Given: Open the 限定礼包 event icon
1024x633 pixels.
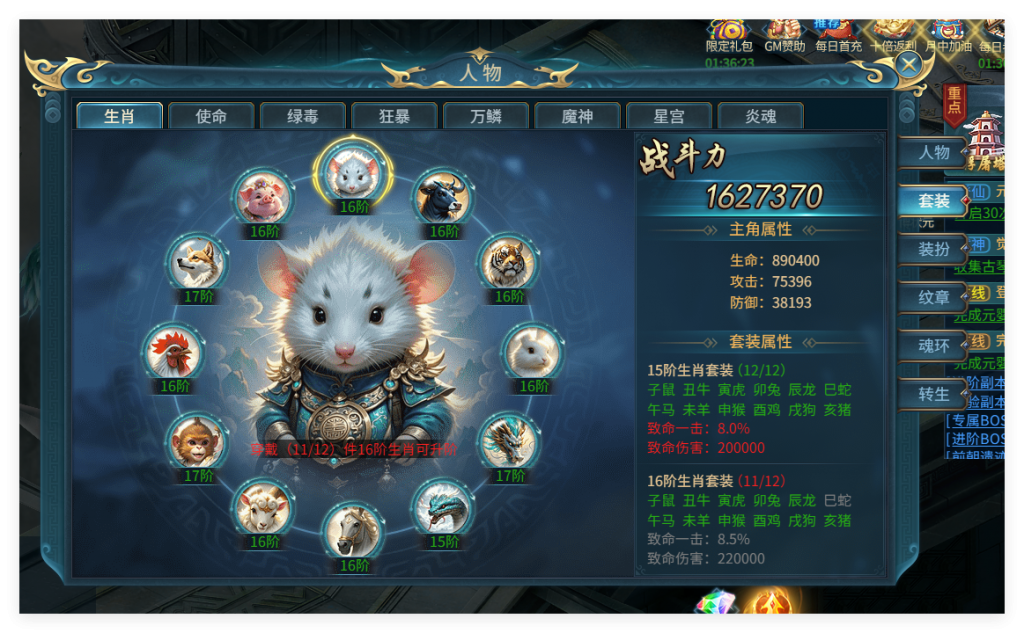Looking at the screenshot, I should click(x=729, y=32).
